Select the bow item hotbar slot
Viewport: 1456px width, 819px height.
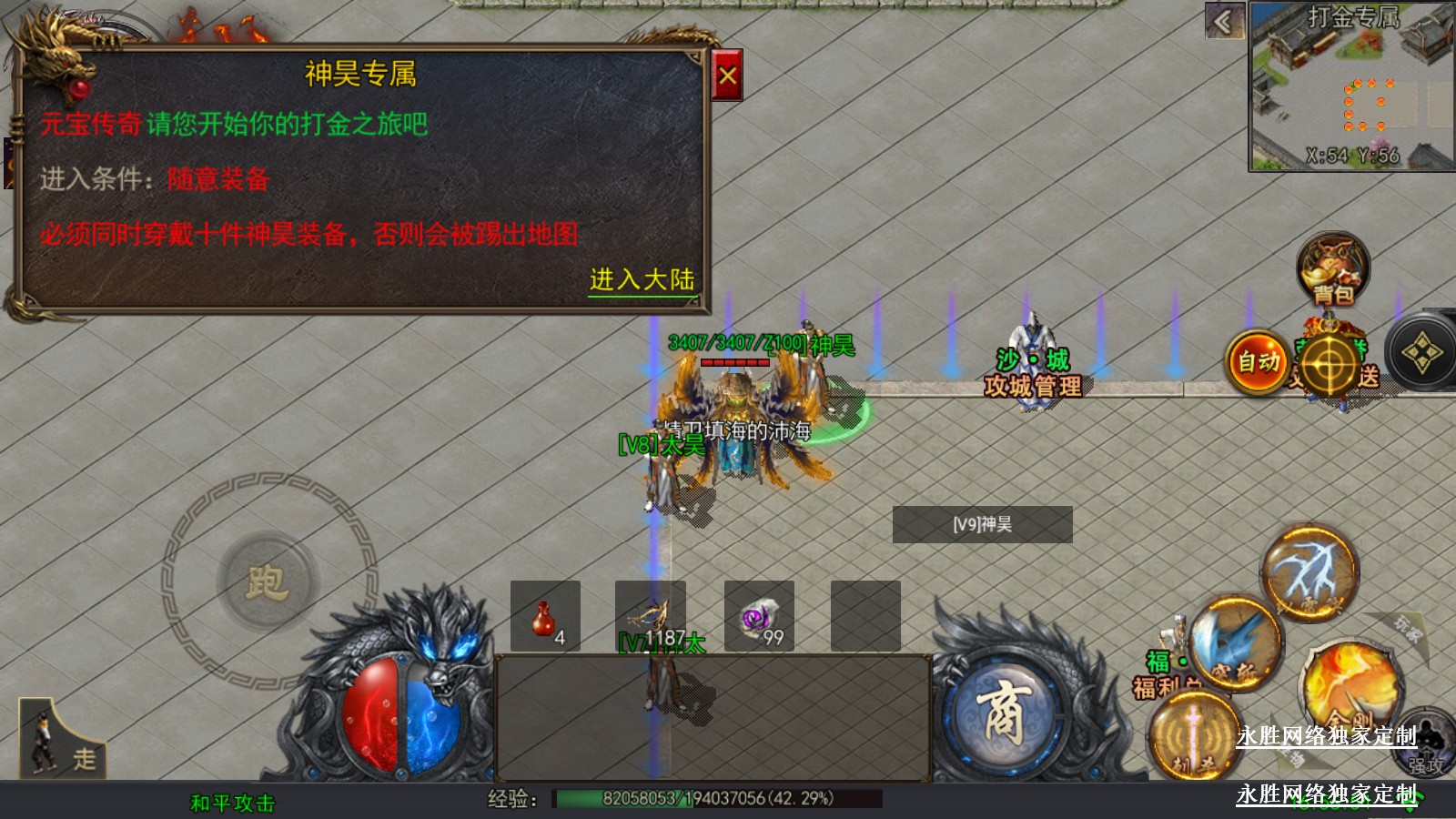pyautogui.click(x=651, y=616)
